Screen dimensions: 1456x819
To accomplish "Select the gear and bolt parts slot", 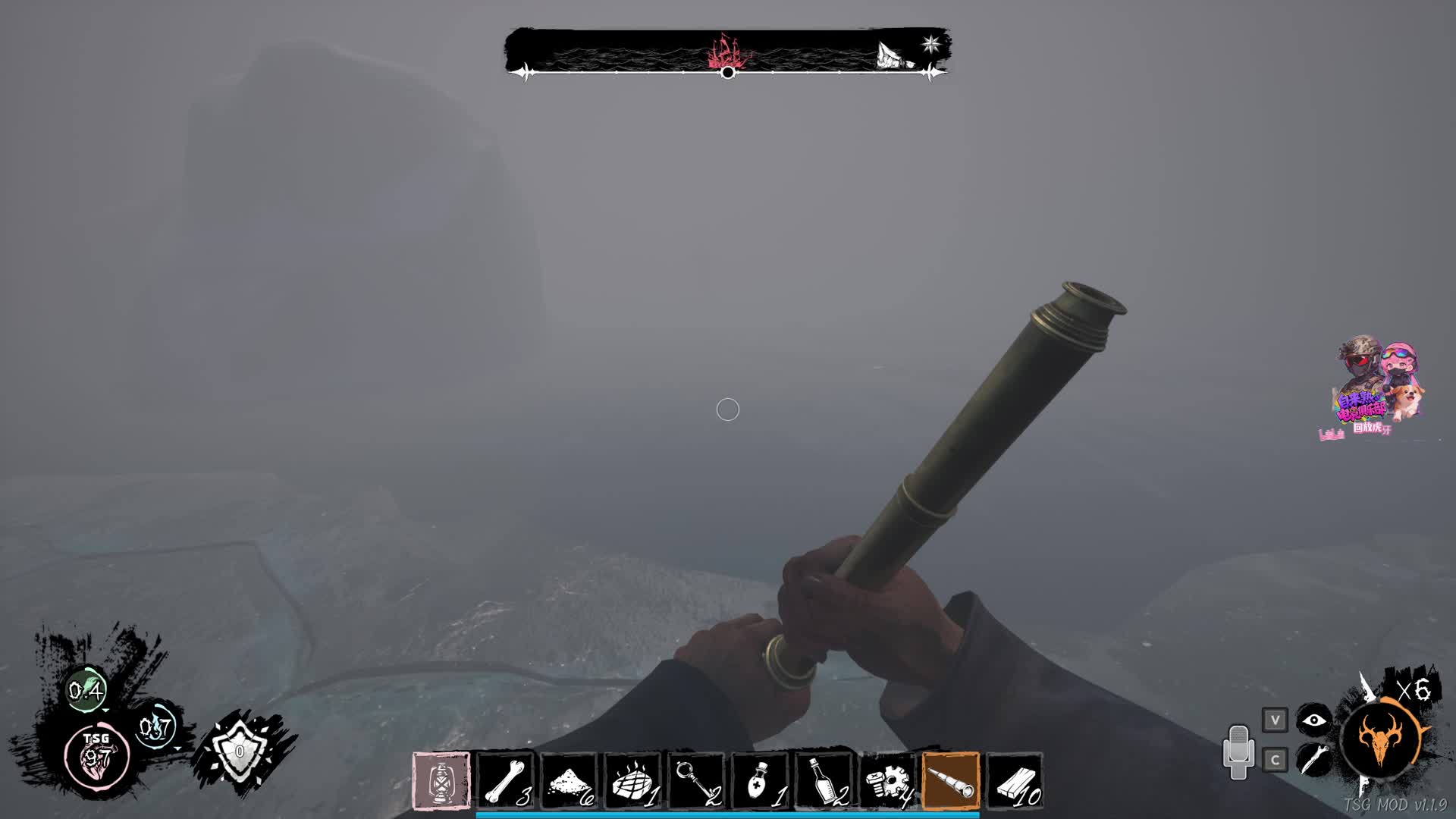I will point(887,781).
